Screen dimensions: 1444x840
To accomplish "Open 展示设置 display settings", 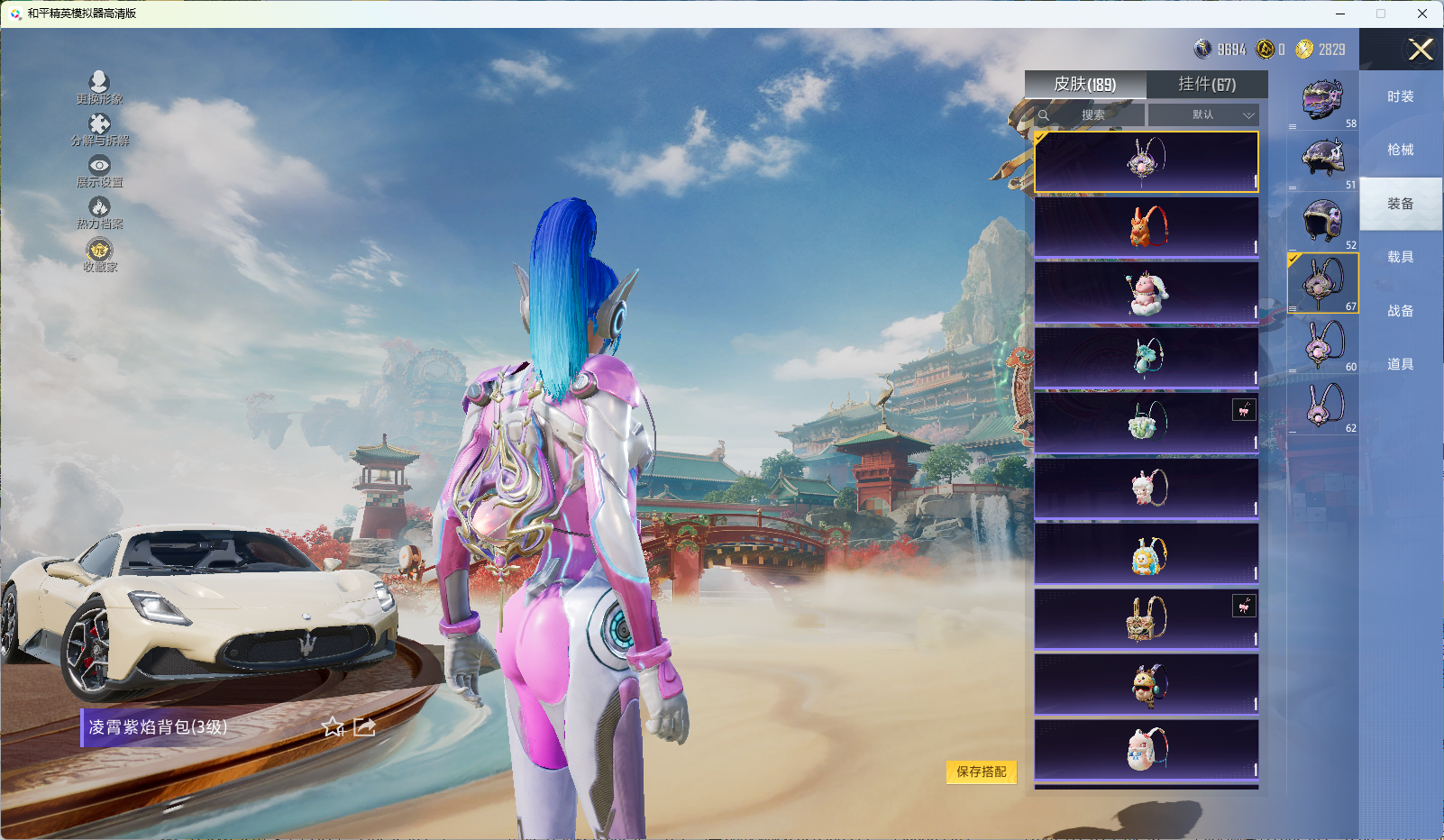I will pos(99,170).
